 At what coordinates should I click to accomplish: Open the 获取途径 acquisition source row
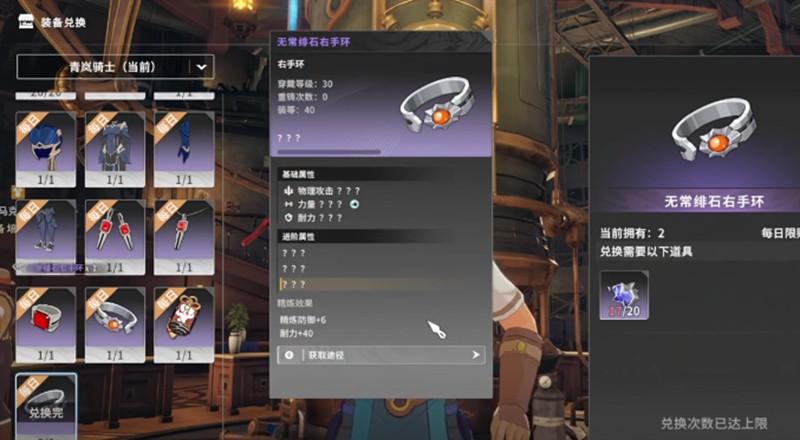pos(381,354)
